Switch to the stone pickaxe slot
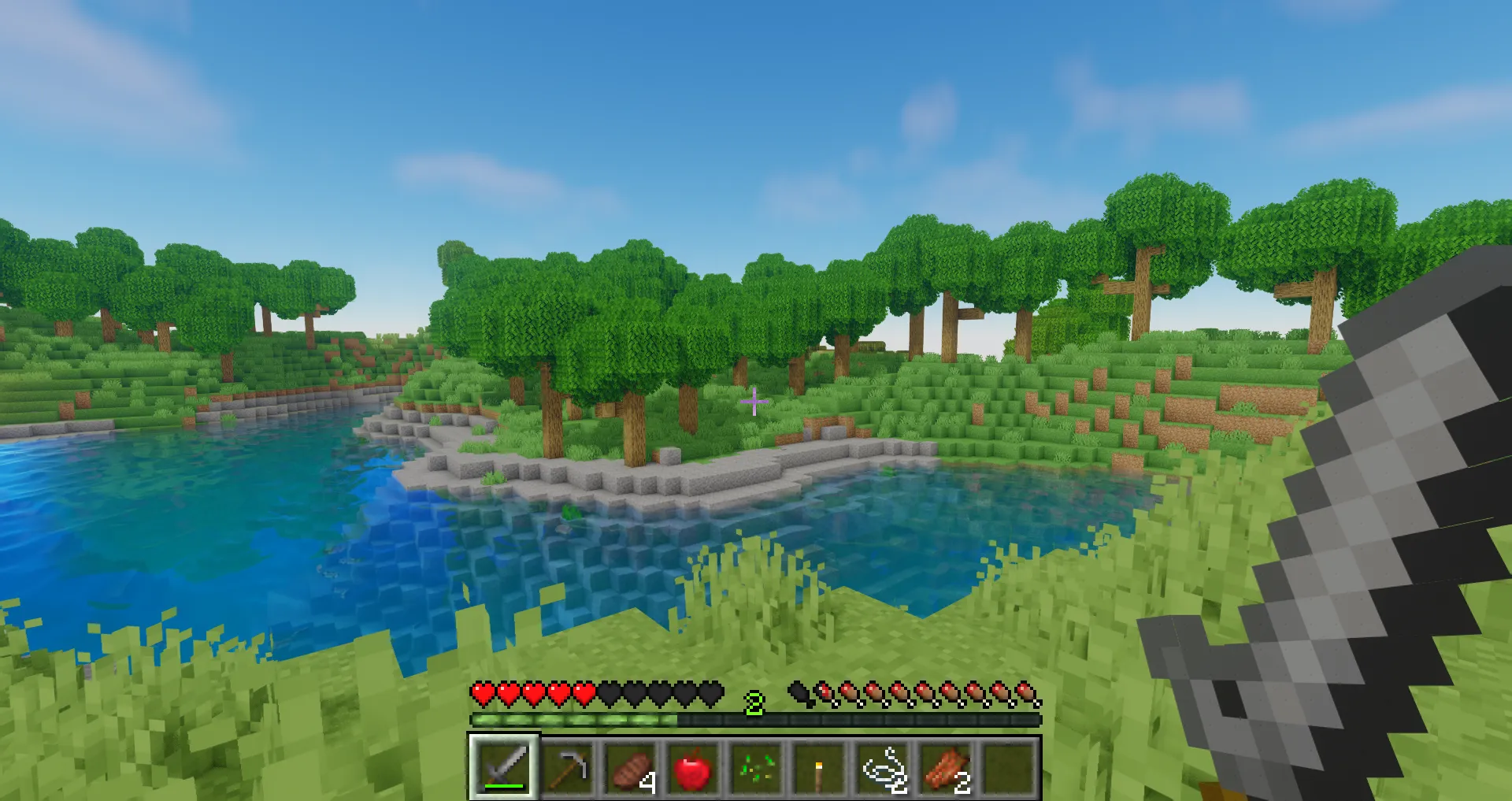This screenshot has width=1512, height=801. click(567, 766)
